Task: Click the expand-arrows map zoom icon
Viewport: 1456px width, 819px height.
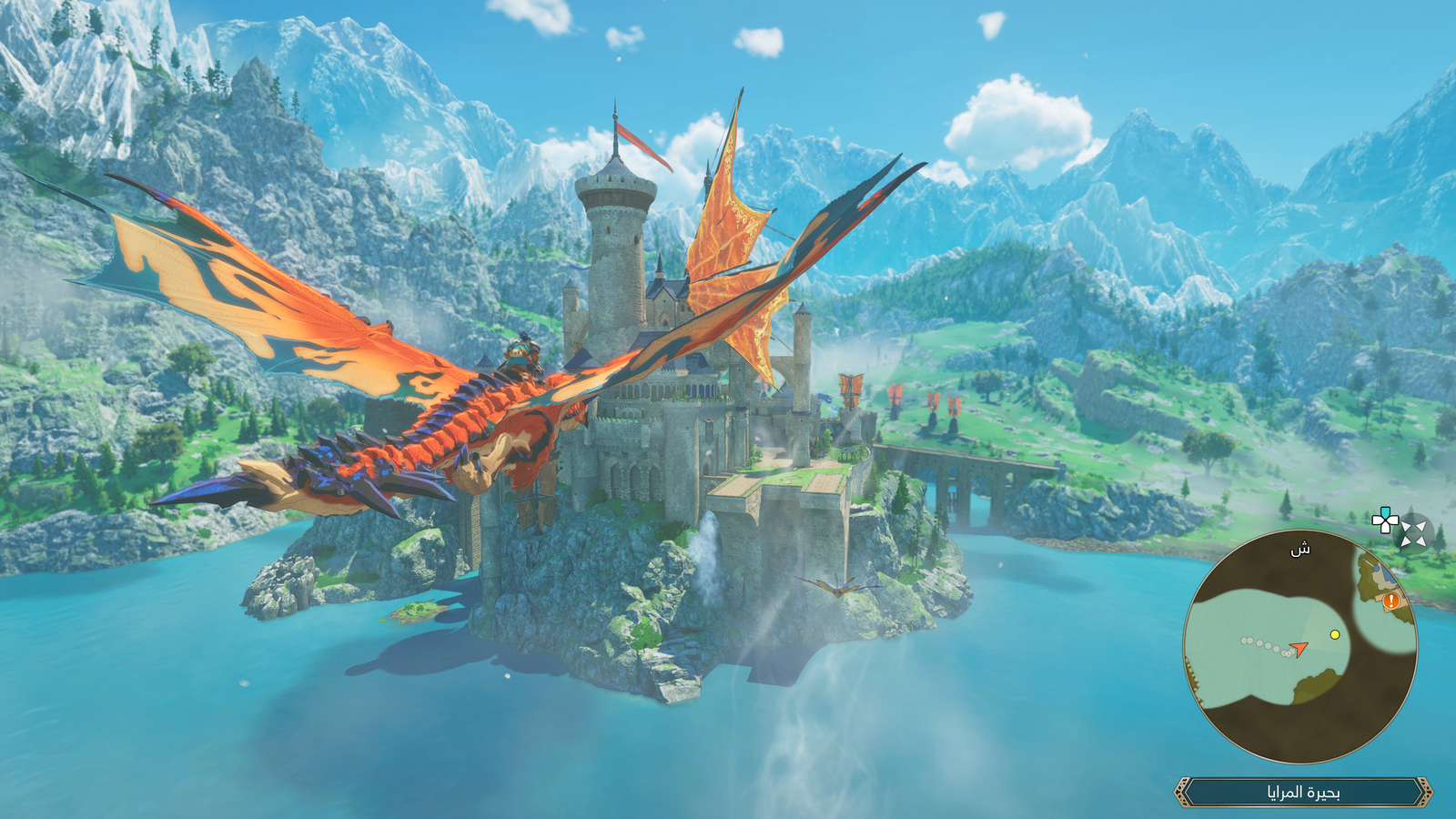Action: (1412, 534)
